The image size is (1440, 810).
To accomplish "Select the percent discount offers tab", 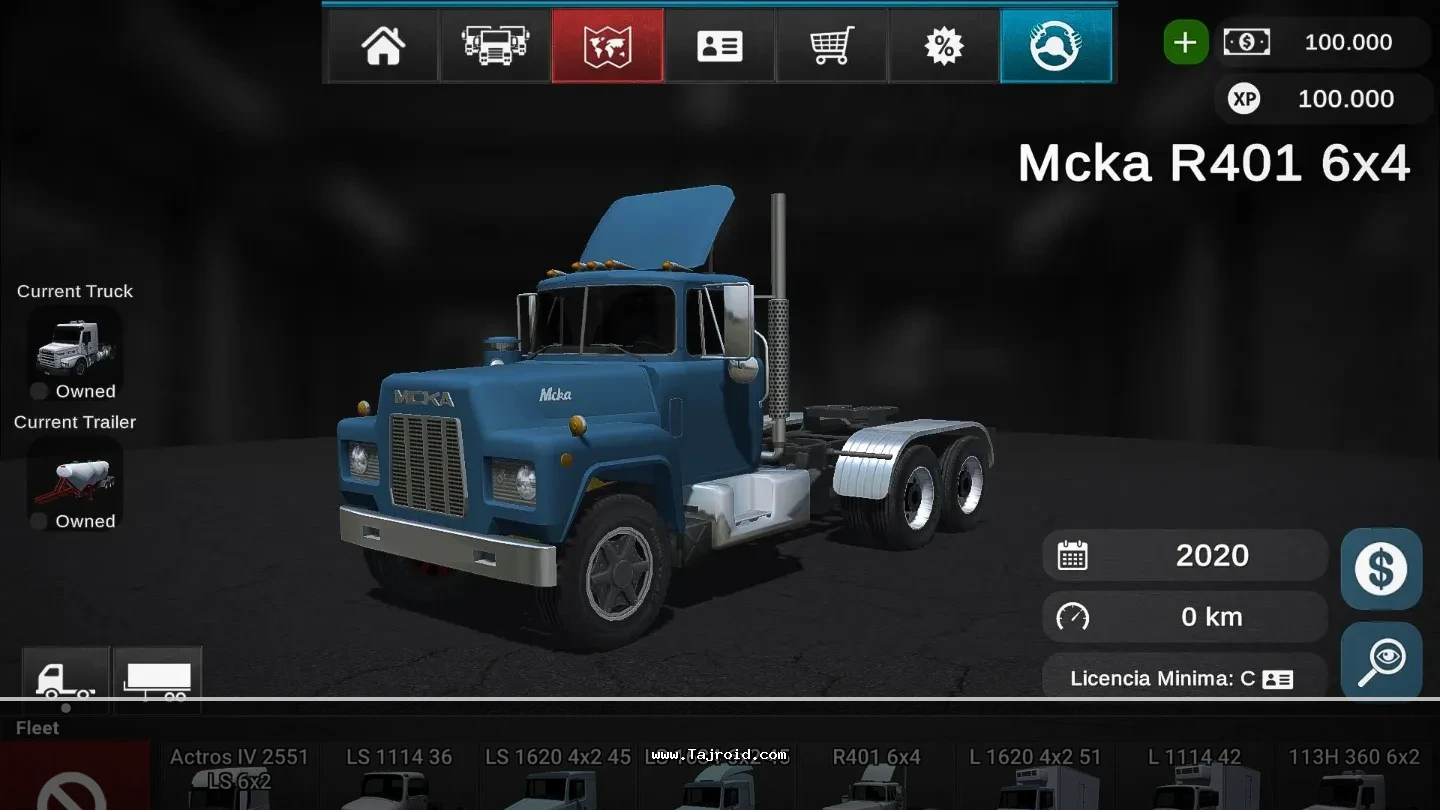I will point(943,46).
